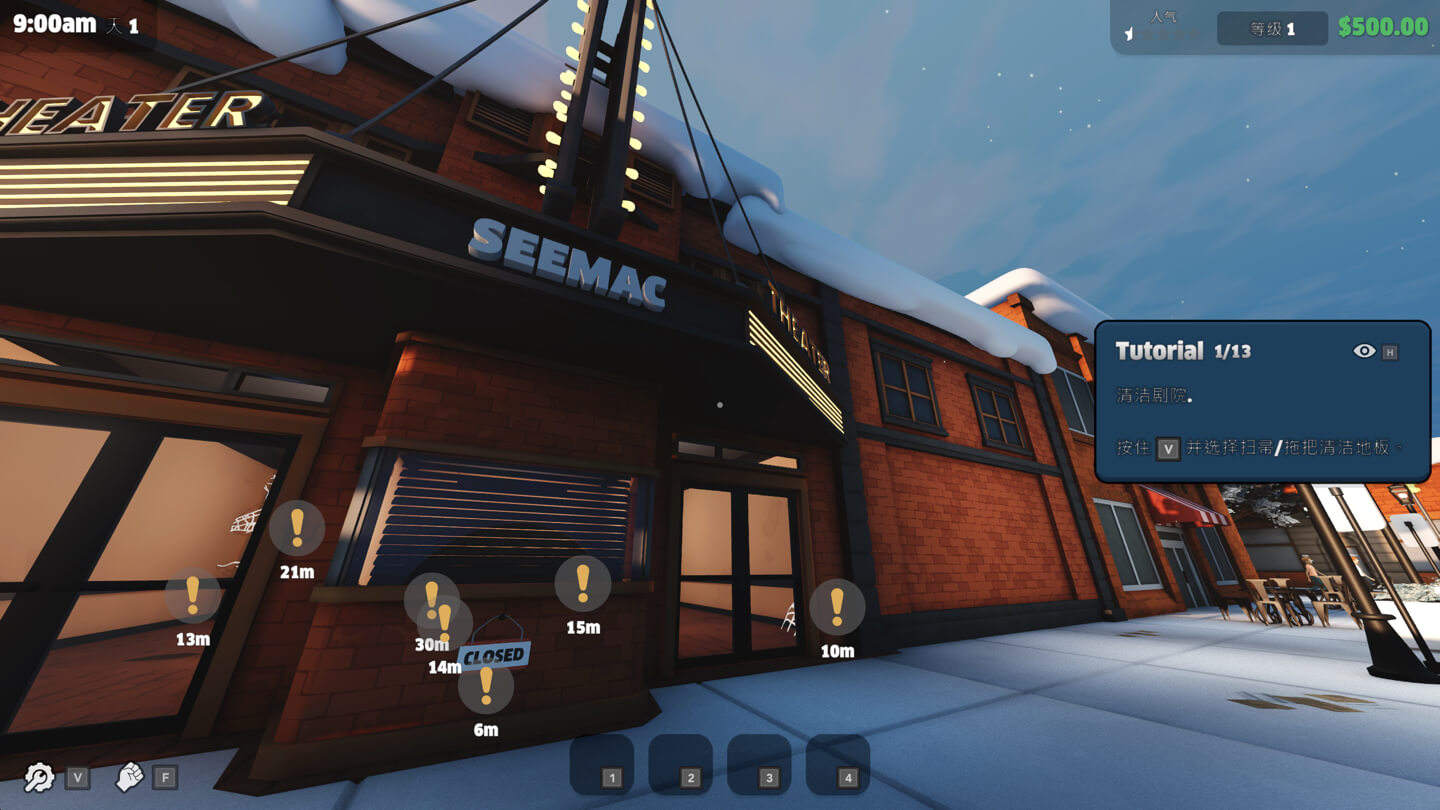Open the level 1 badge
This screenshot has height=810, width=1440.
pos(1272,29)
